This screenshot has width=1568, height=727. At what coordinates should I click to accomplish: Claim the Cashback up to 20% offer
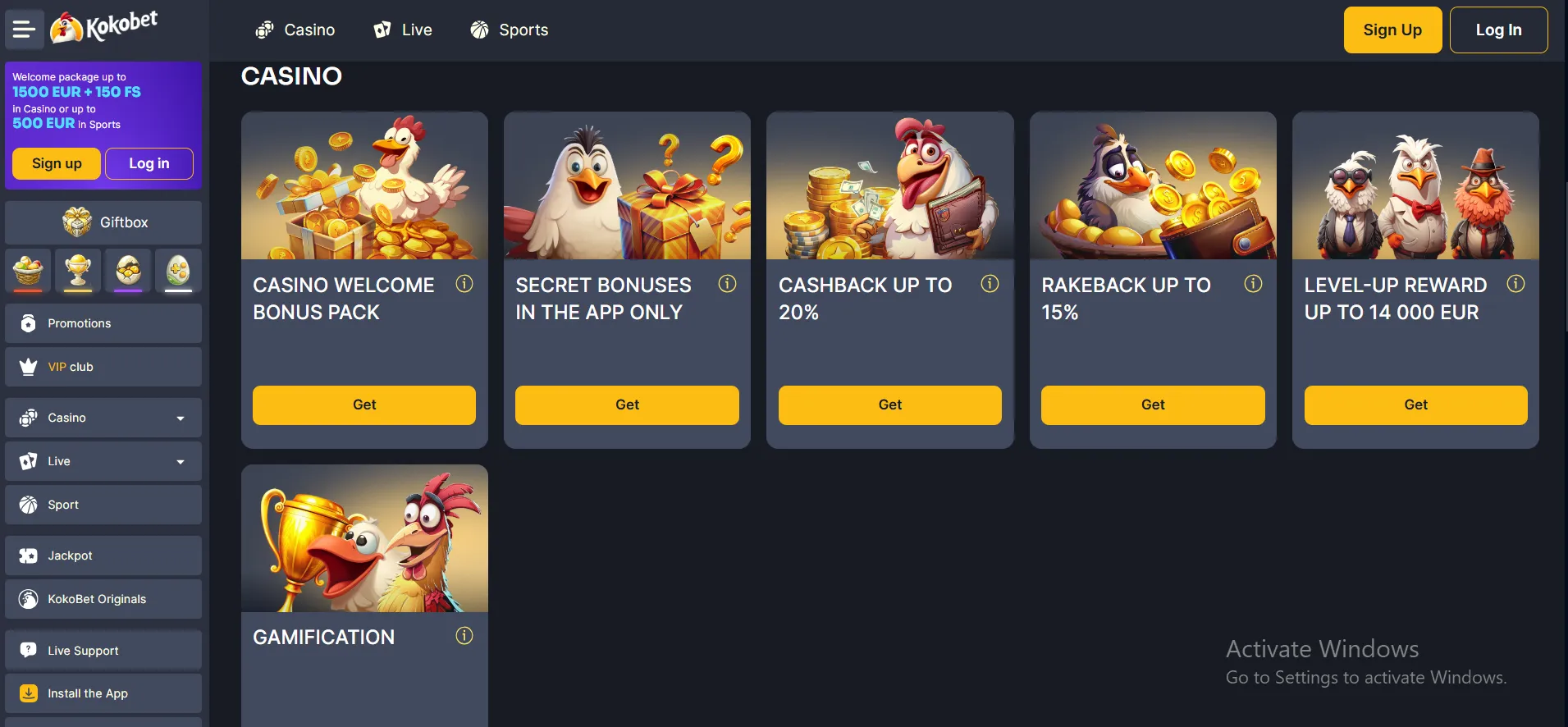tap(889, 405)
